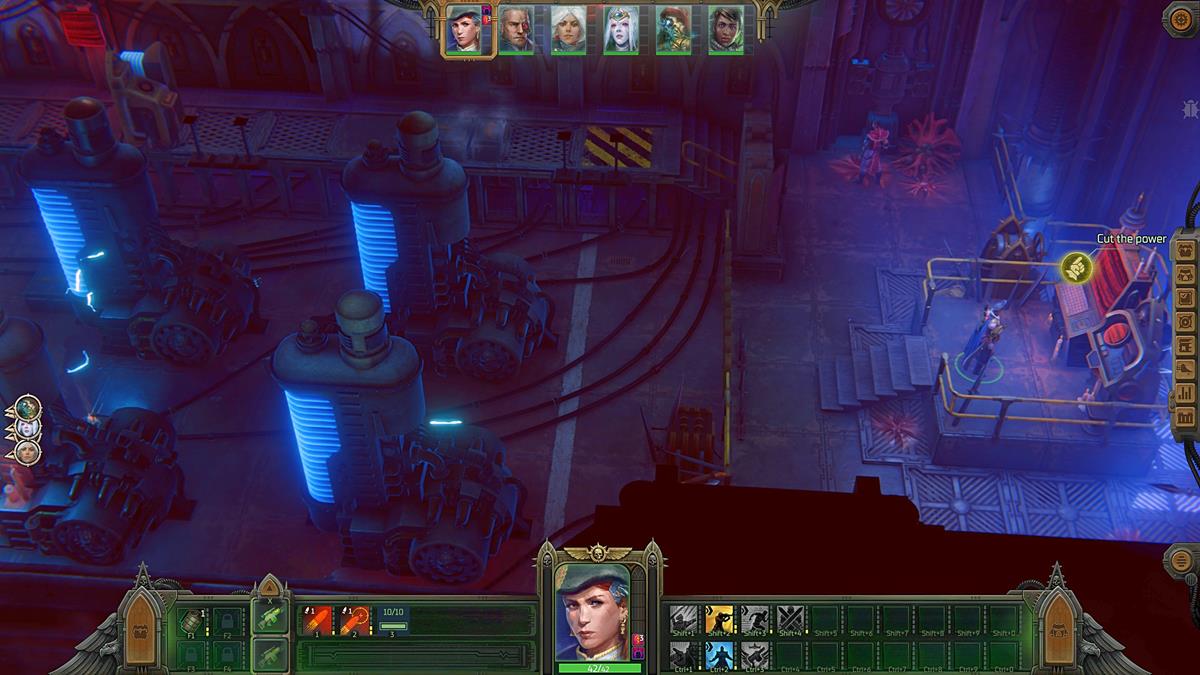Activate the blue Ctrl+2 ability
Image resolution: width=1200 pixels, height=675 pixels.
tap(719, 655)
